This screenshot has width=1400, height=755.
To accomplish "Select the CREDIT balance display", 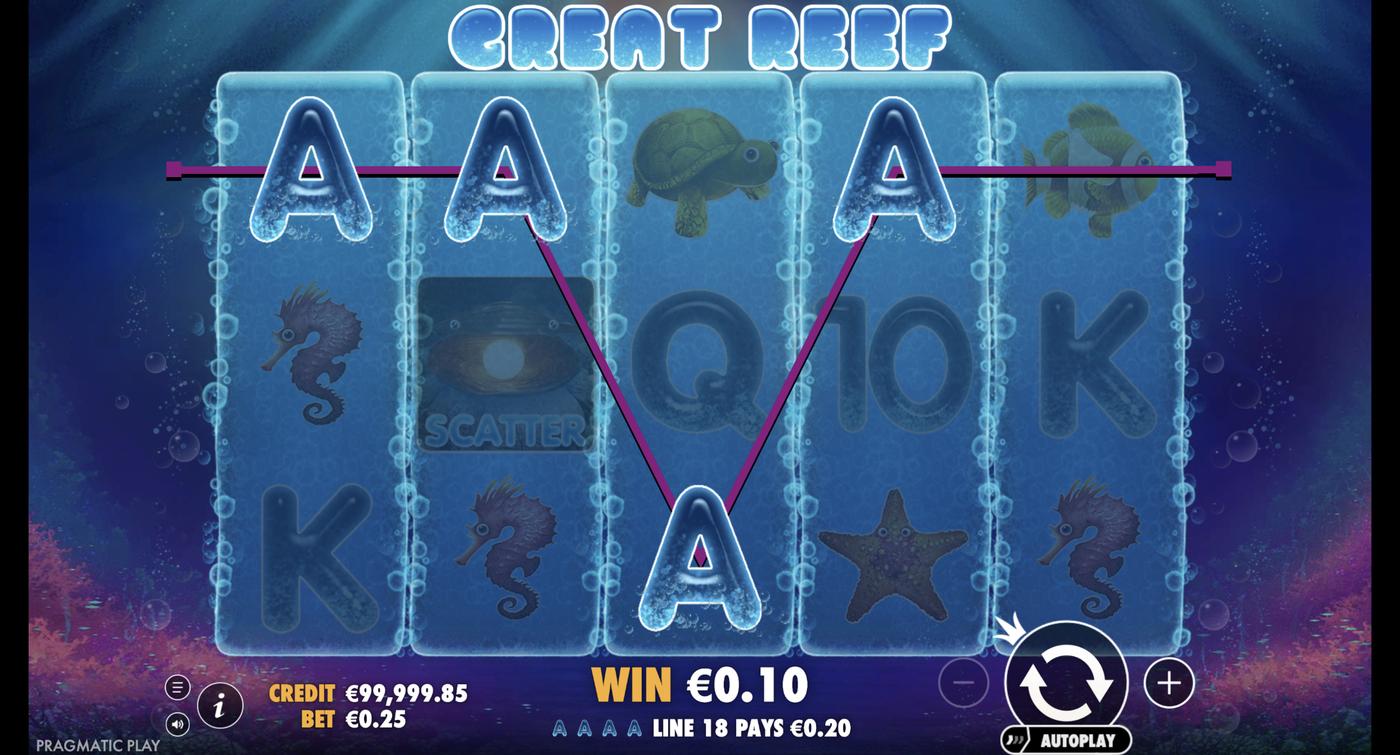I will [370, 692].
